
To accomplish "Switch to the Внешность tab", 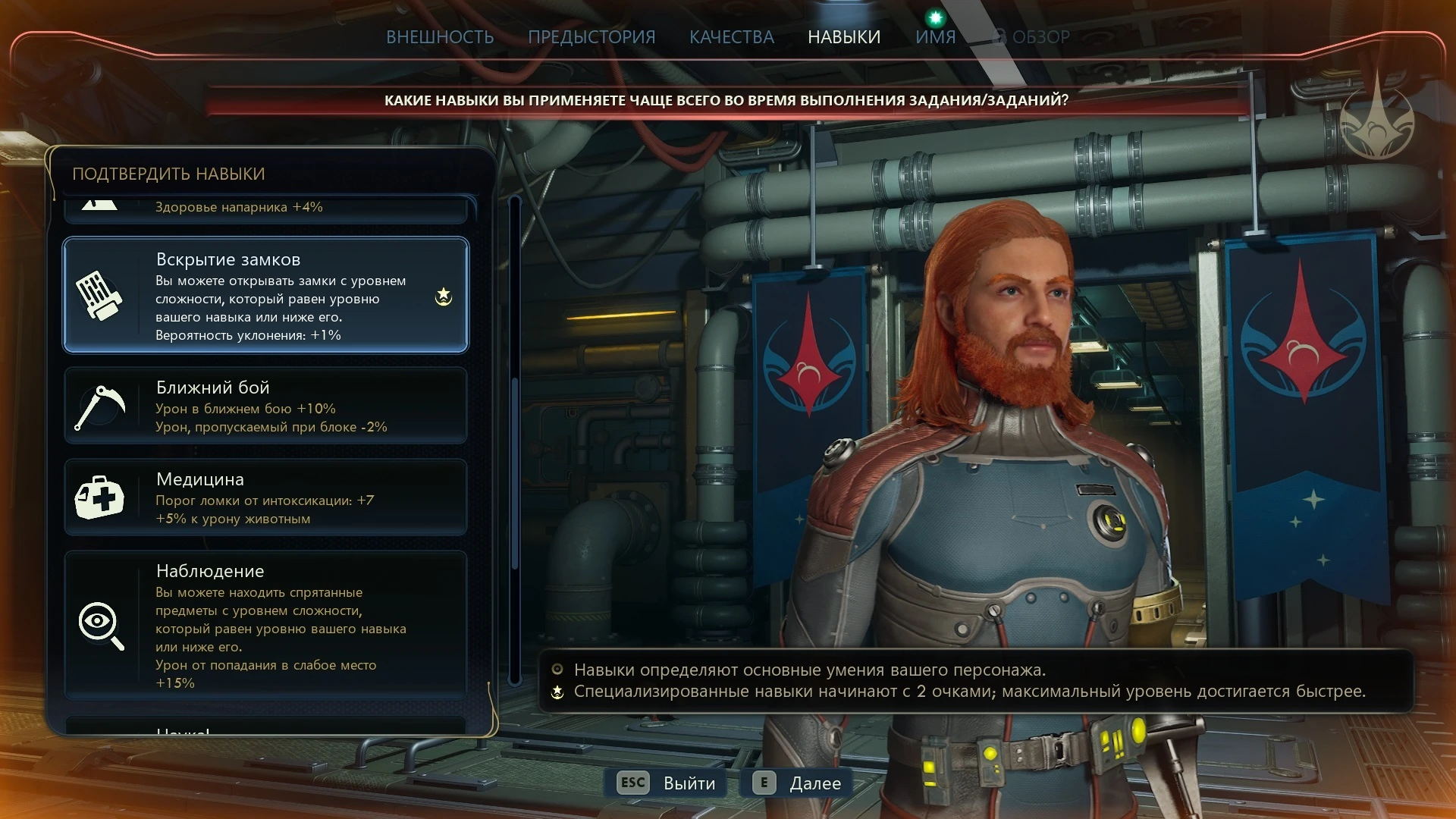I will click(440, 37).
